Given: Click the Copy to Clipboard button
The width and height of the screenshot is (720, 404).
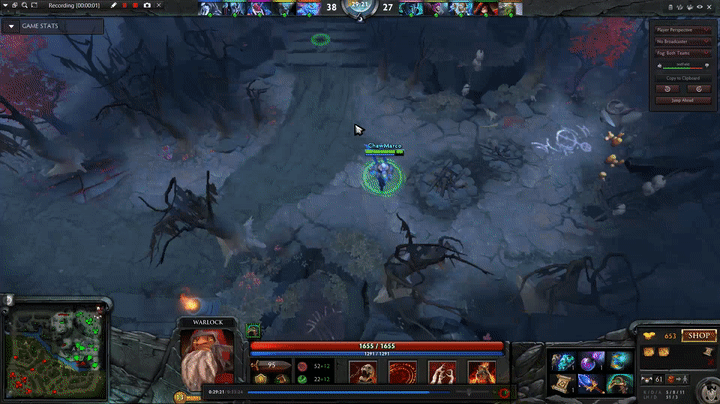Looking at the screenshot, I should coord(683,77).
